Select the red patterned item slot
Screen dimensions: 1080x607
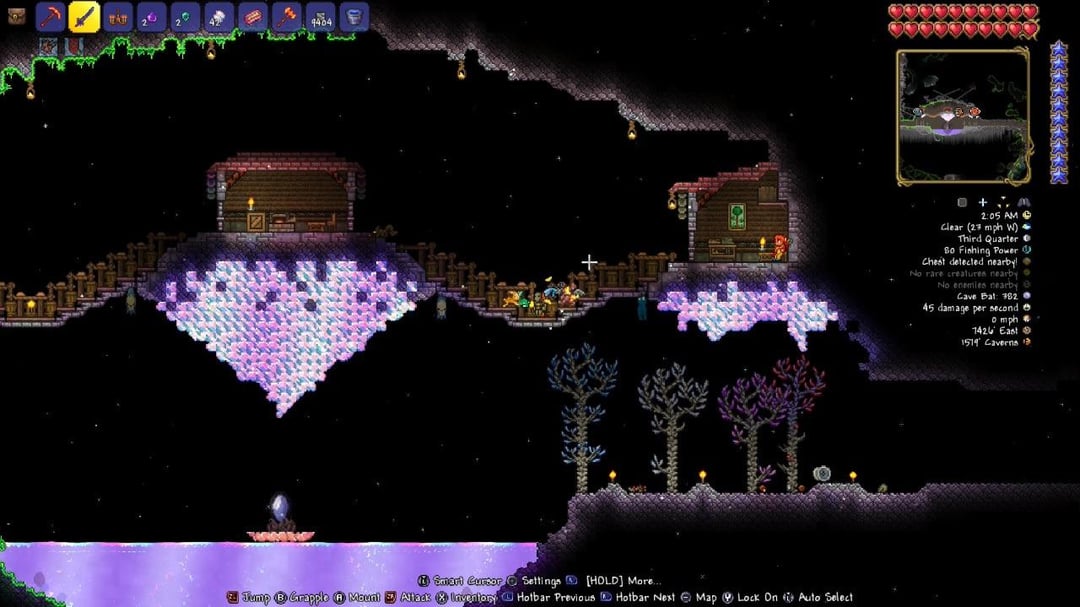click(x=253, y=17)
